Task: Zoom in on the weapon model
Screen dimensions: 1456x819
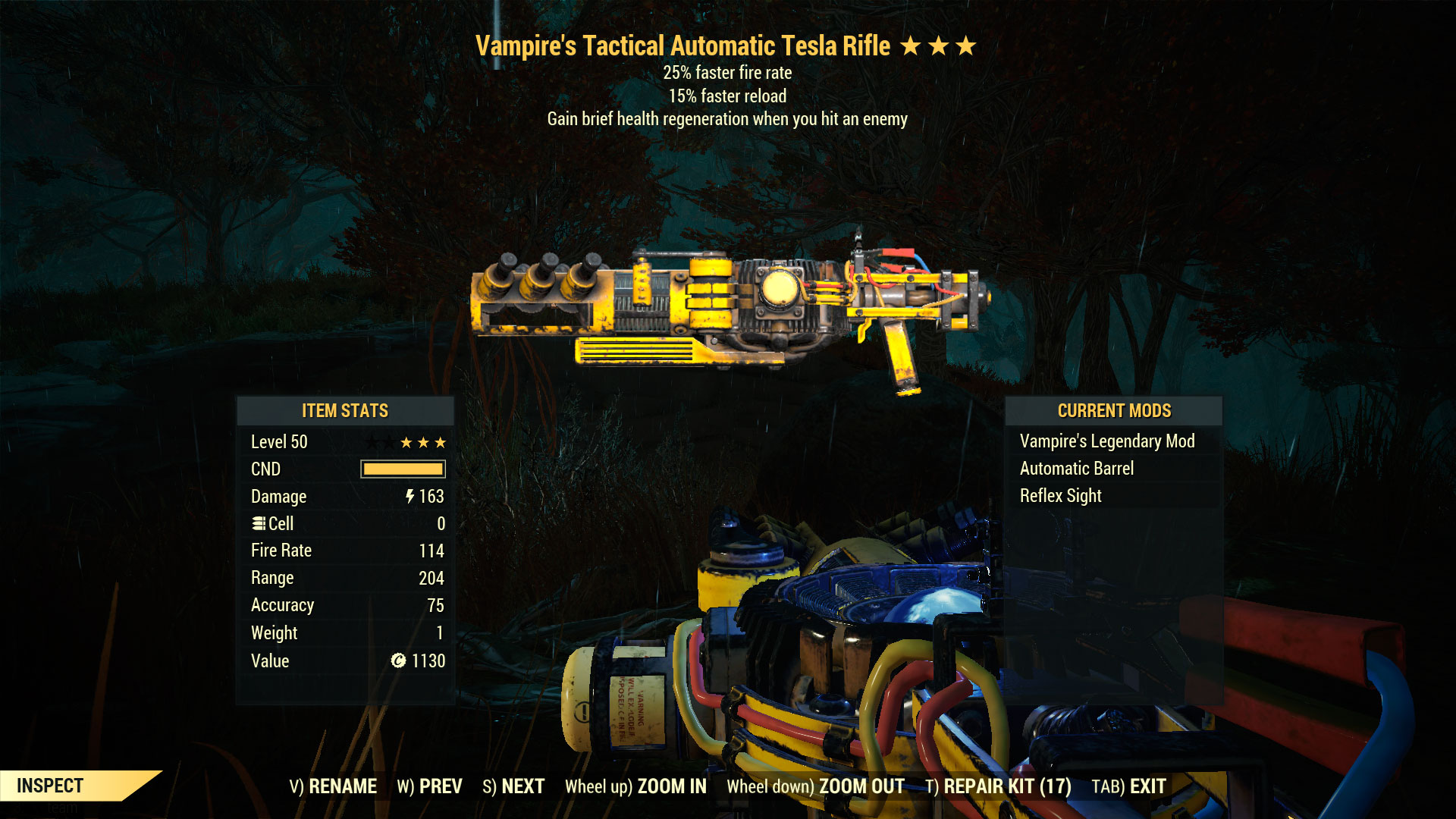Action: (x=635, y=786)
